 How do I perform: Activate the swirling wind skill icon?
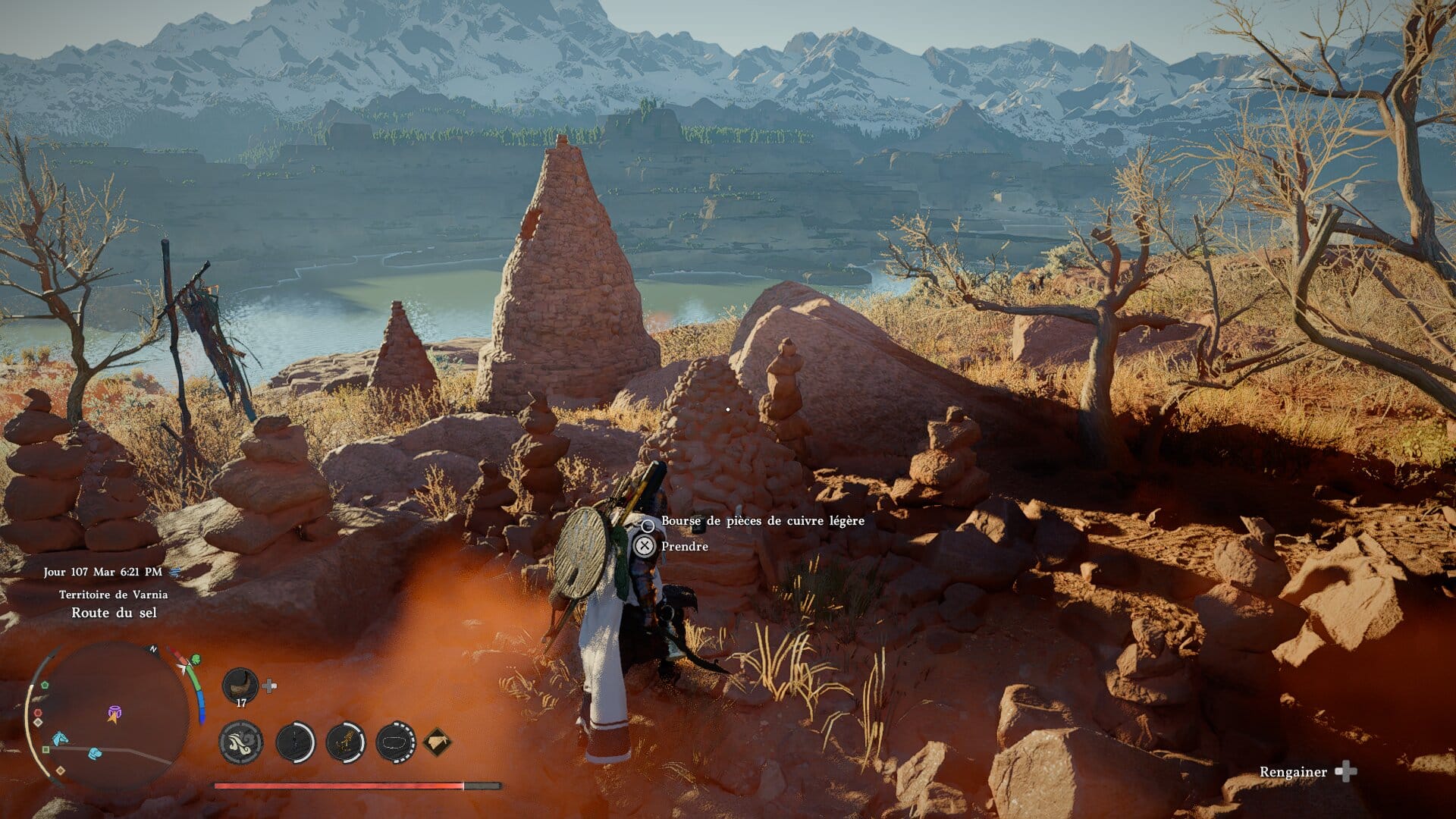(241, 741)
